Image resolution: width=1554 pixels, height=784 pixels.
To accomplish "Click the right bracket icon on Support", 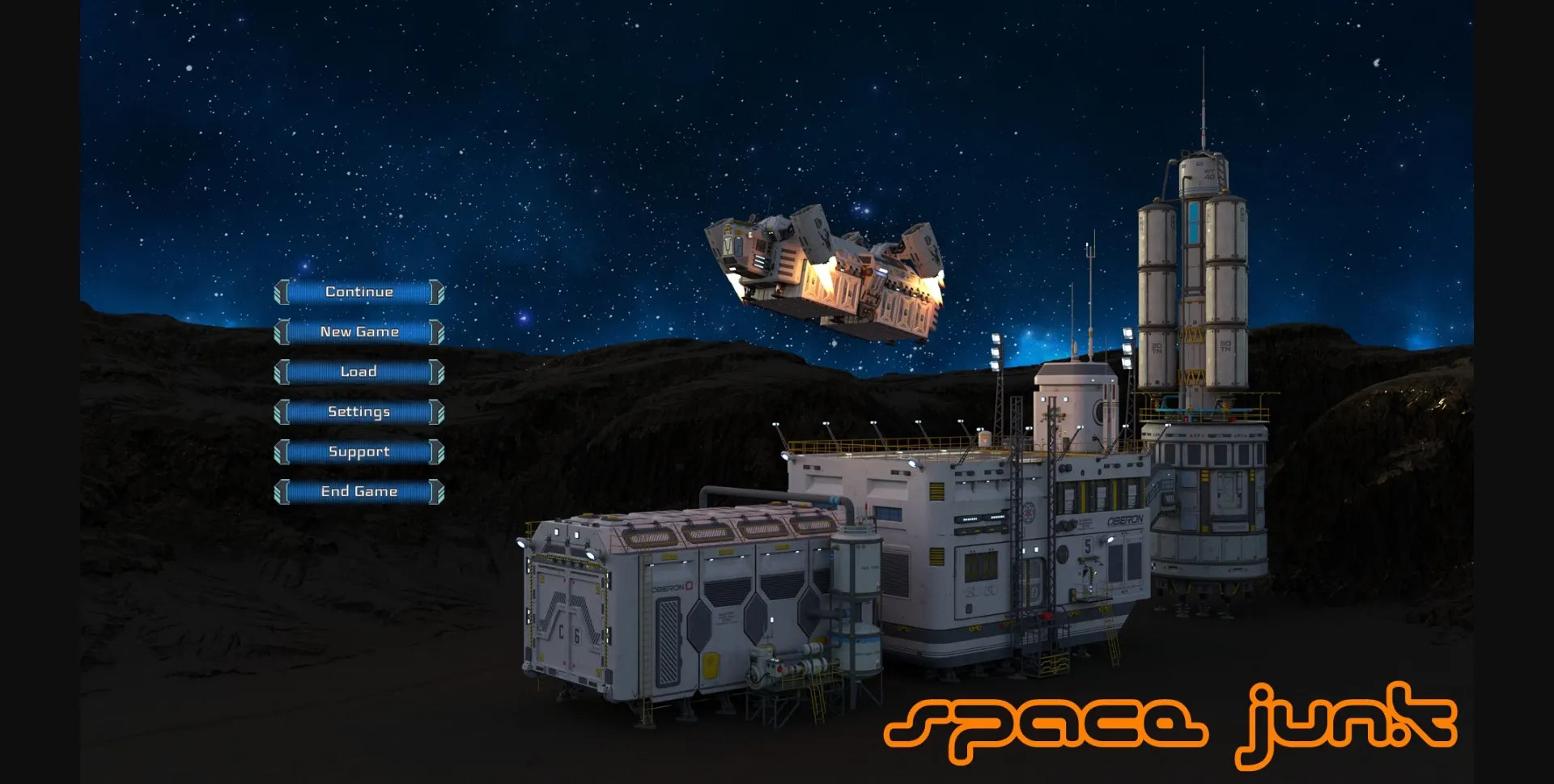I will 437,451.
